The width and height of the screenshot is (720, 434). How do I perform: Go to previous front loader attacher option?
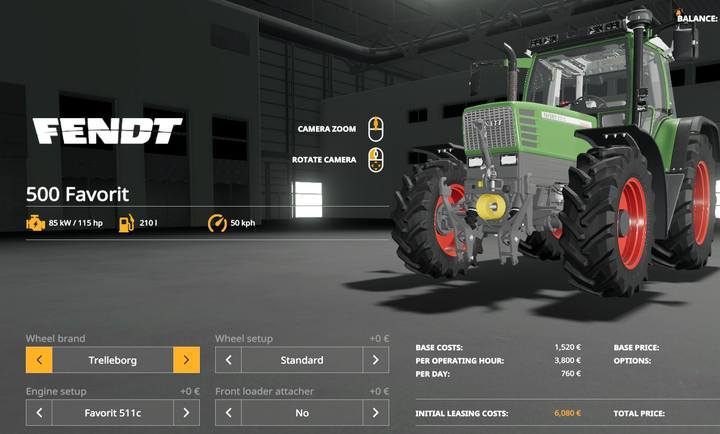[x=228, y=412]
